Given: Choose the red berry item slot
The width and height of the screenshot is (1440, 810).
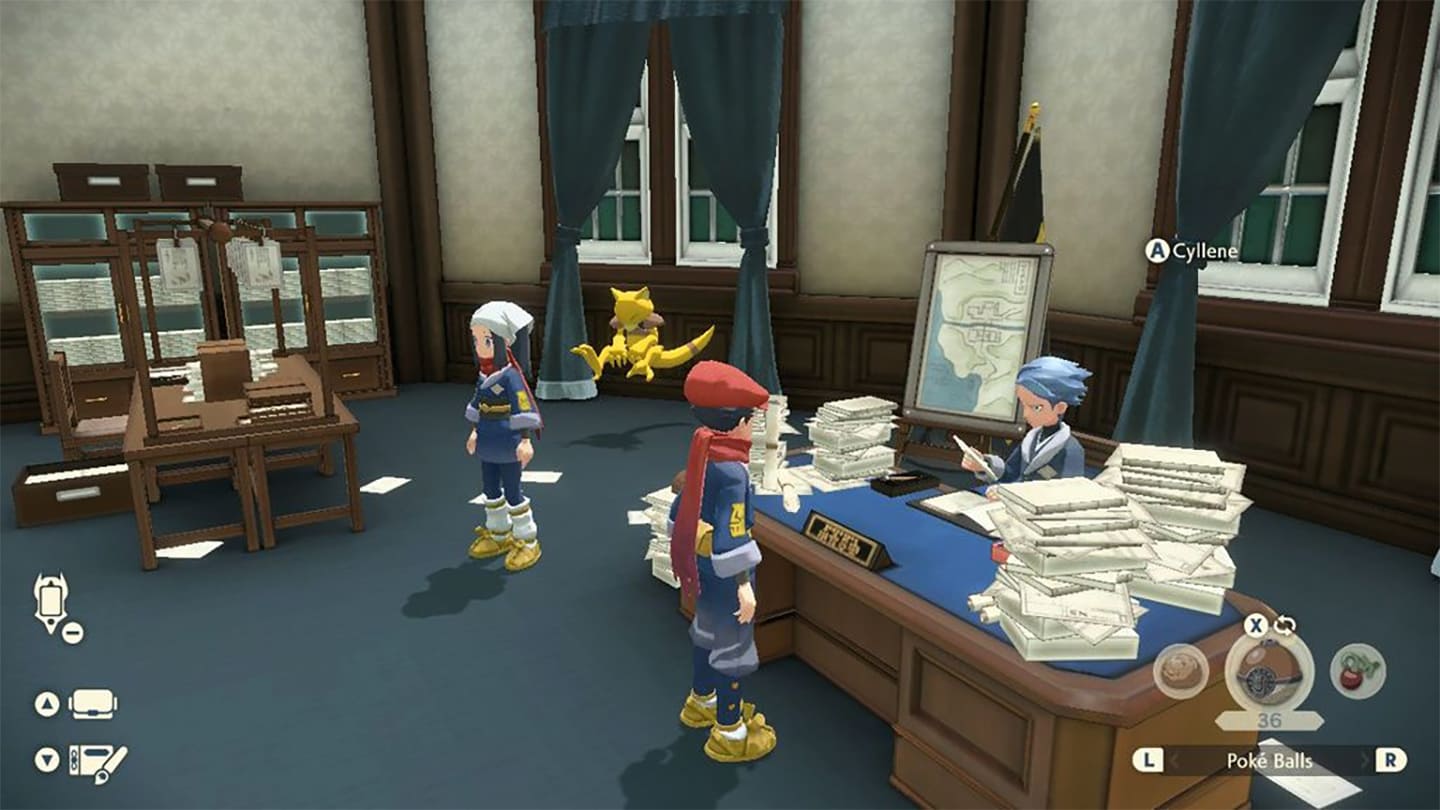Looking at the screenshot, I should [1357, 671].
